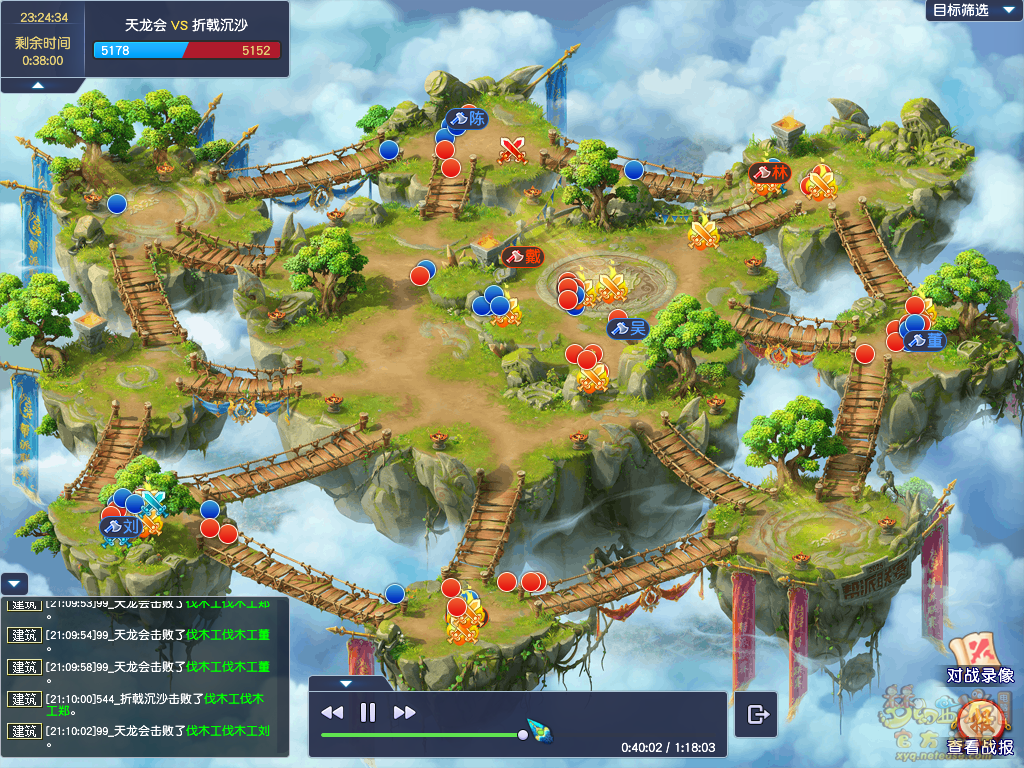Open the 目标筛选 target filter dropdown
The width and height of the screenshot is (1024, 768).
pyautogui.click(x=969, y=10)
